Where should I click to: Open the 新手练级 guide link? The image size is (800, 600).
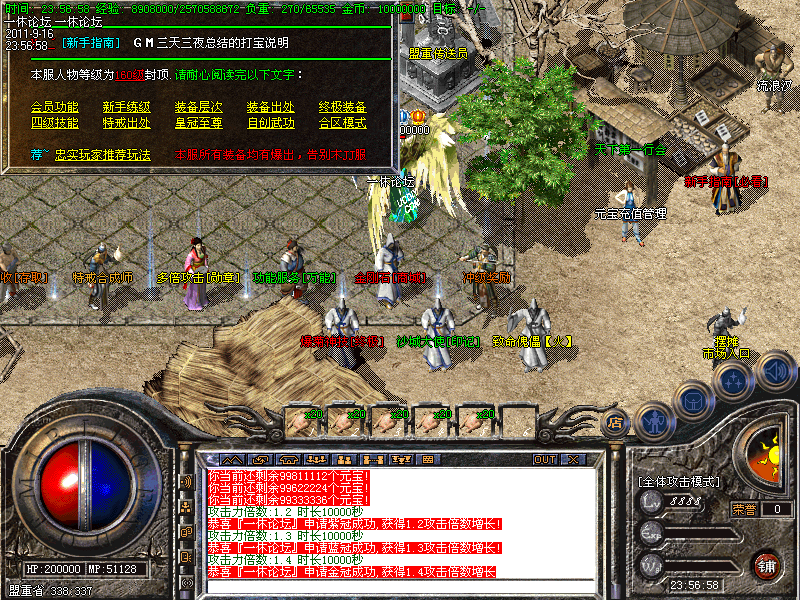click(126, 107)
